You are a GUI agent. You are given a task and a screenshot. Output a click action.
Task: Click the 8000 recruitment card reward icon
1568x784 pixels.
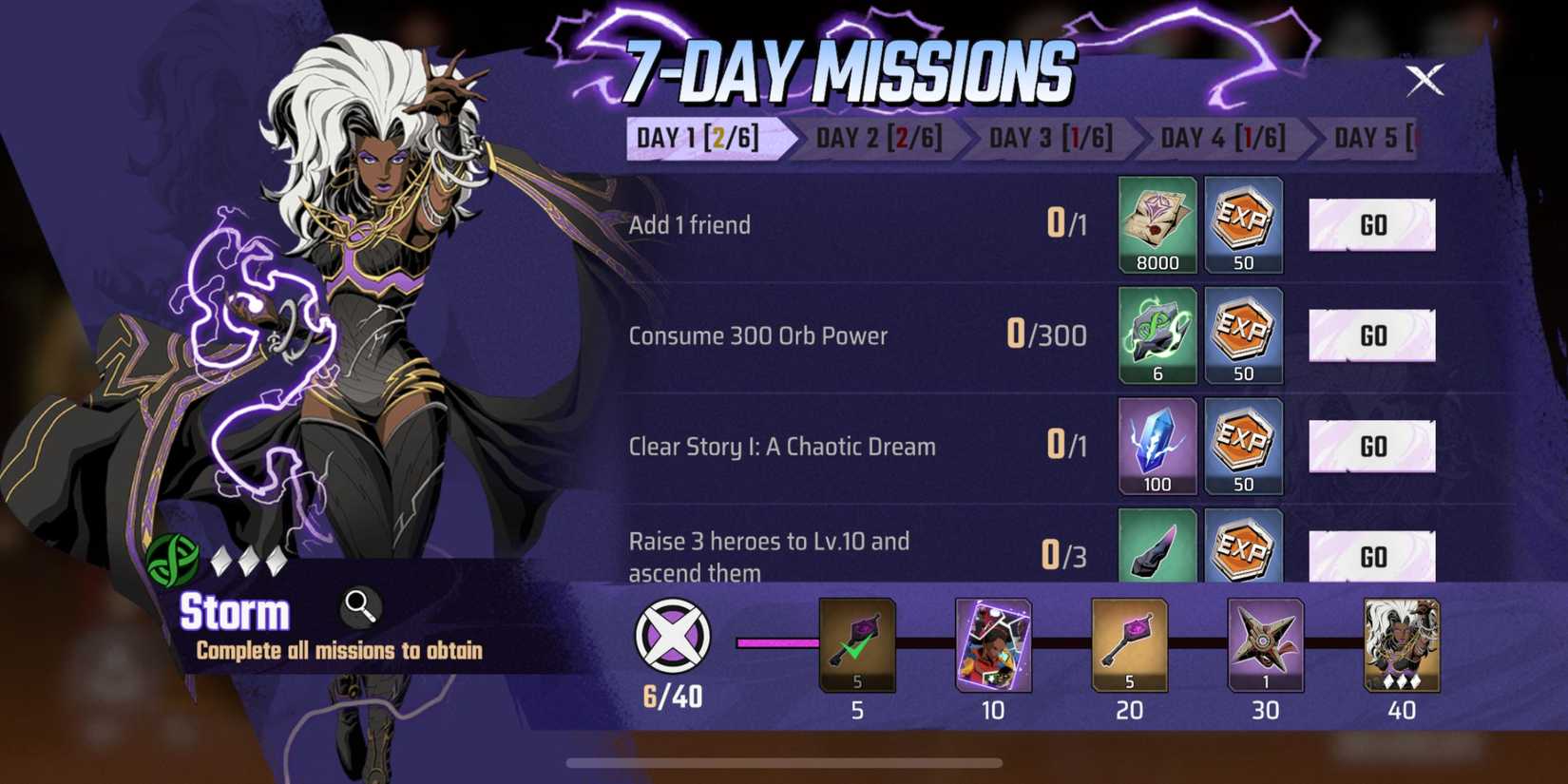[x=1157, y=225]
